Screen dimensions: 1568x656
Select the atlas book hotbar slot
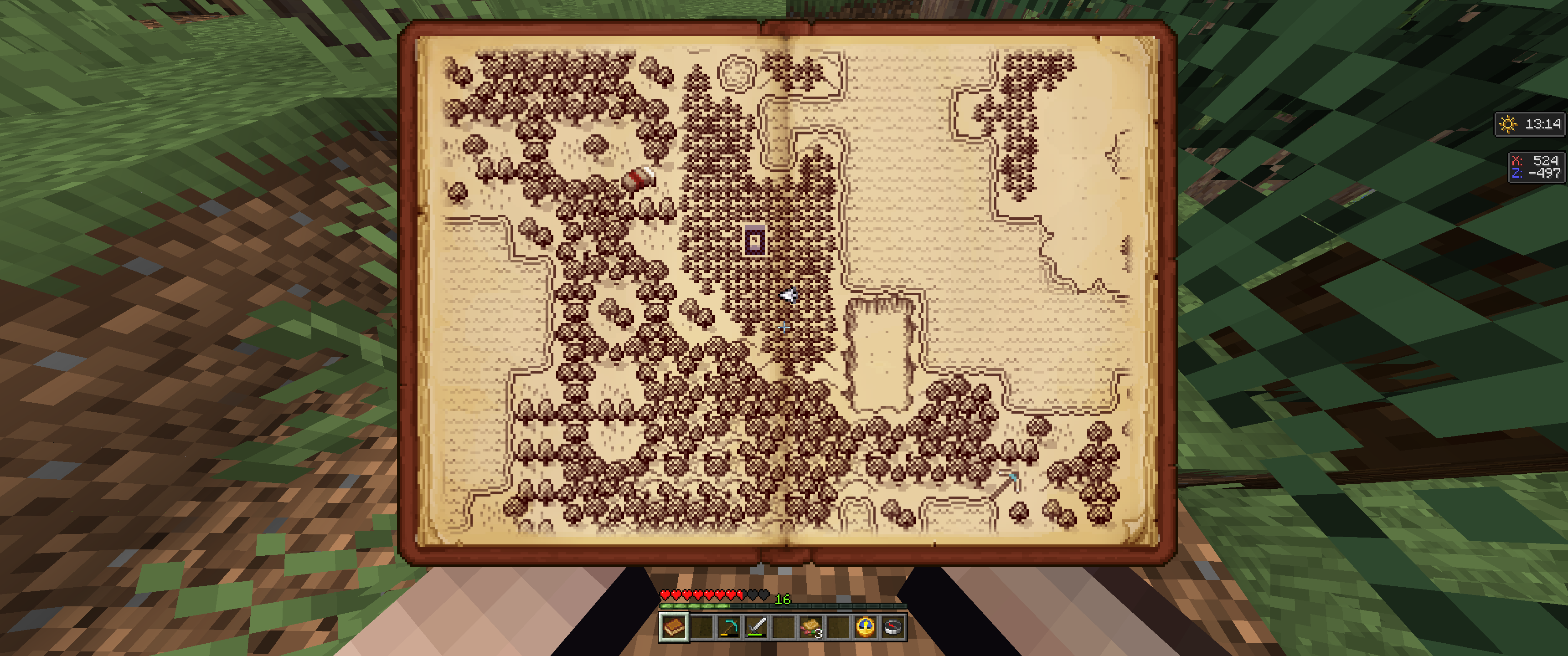(674, 627)
